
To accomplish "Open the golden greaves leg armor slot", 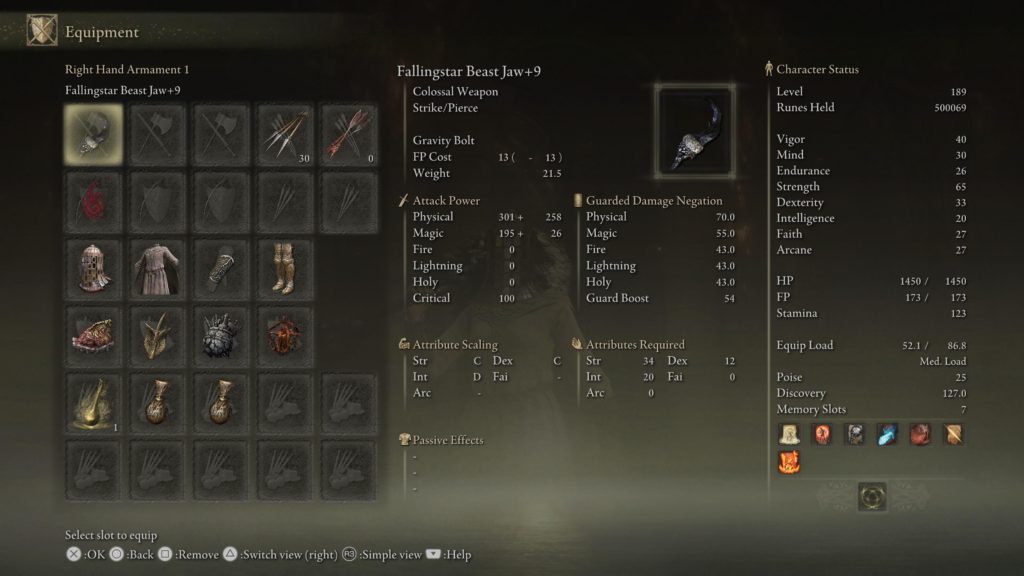I will point(286,268).
